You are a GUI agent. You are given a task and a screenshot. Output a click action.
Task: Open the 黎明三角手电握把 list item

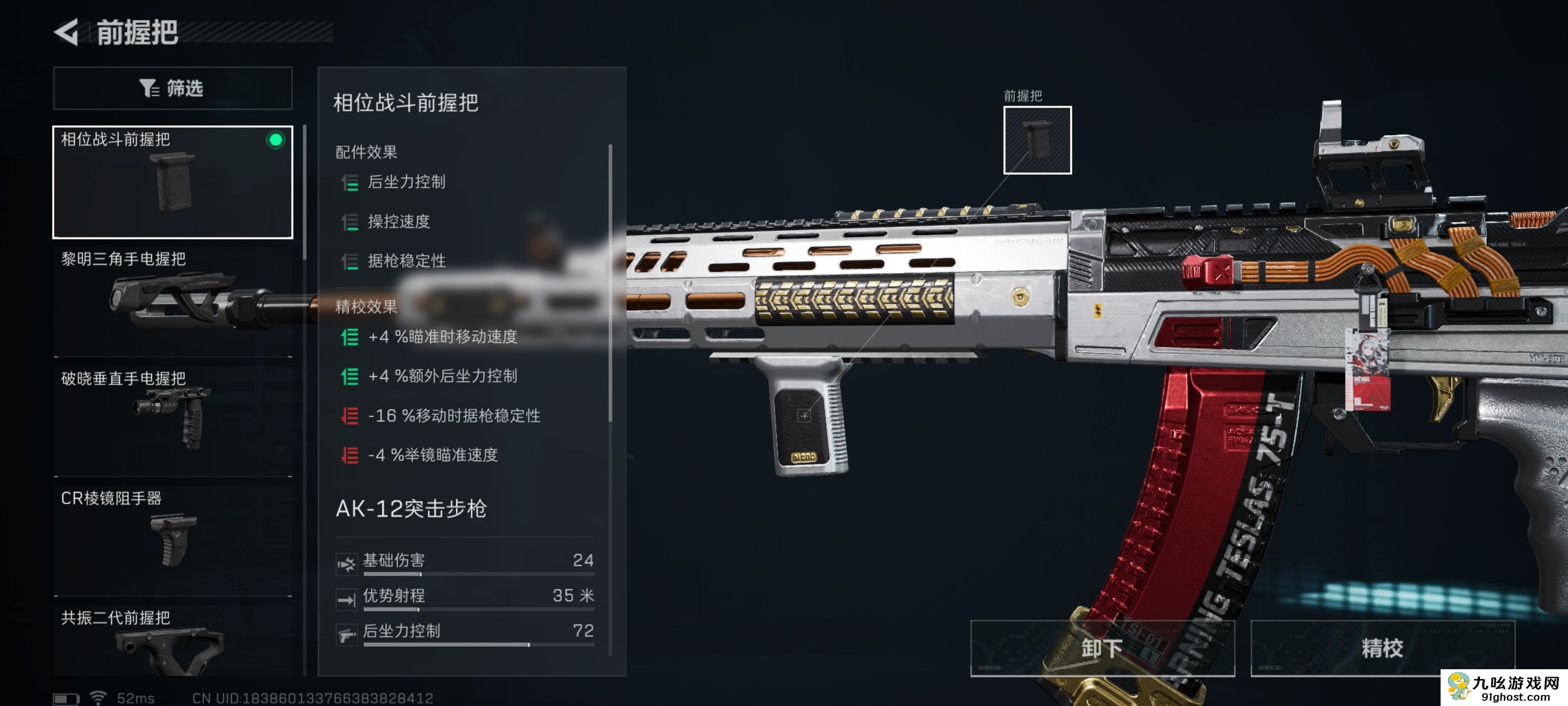pos(172,299)
